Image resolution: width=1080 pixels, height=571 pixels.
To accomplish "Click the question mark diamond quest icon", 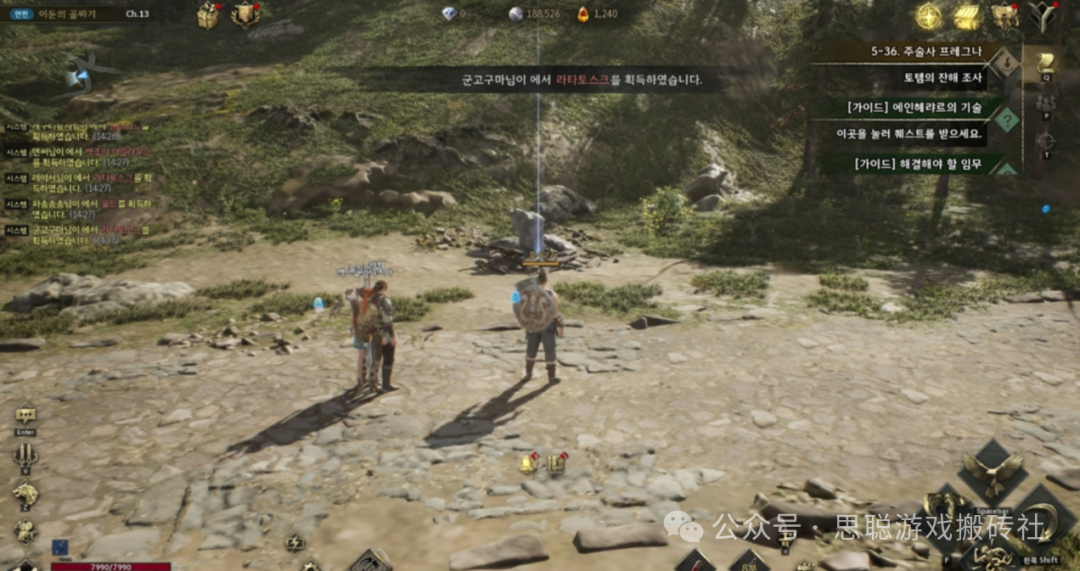I will (x=1005, y=120).
